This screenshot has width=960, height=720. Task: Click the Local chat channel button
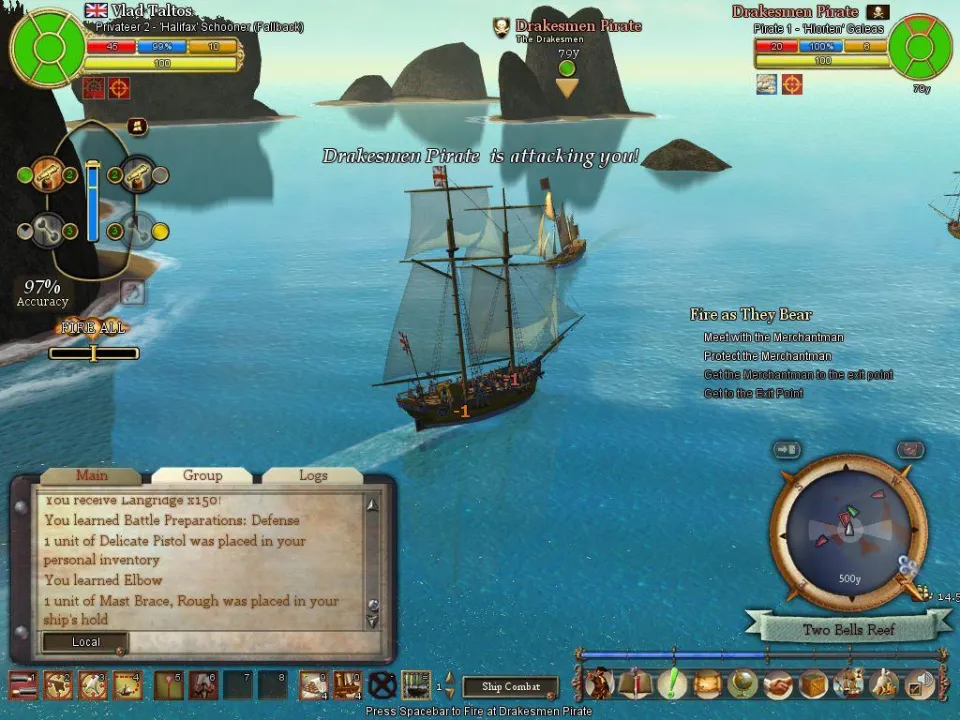point(85,642)
